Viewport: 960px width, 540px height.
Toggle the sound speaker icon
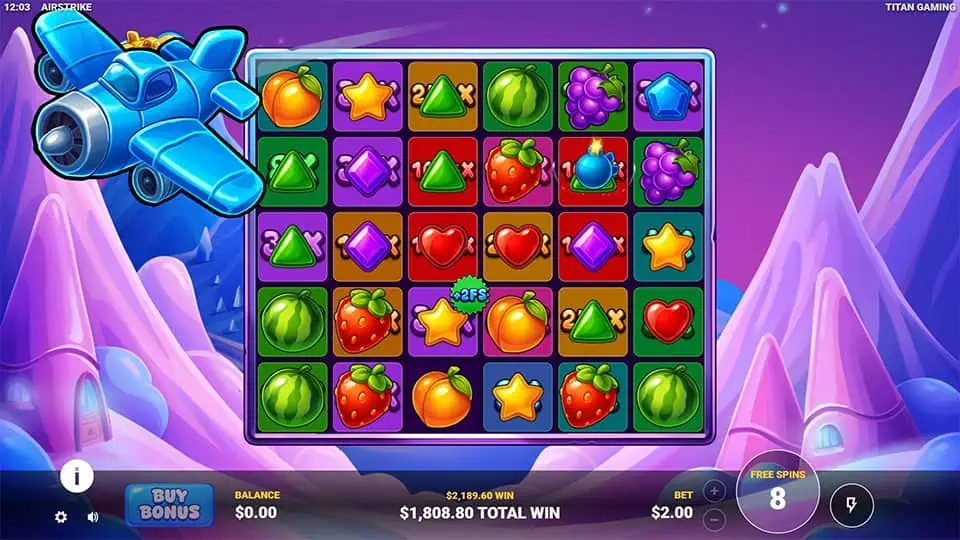tap(93, 517)
